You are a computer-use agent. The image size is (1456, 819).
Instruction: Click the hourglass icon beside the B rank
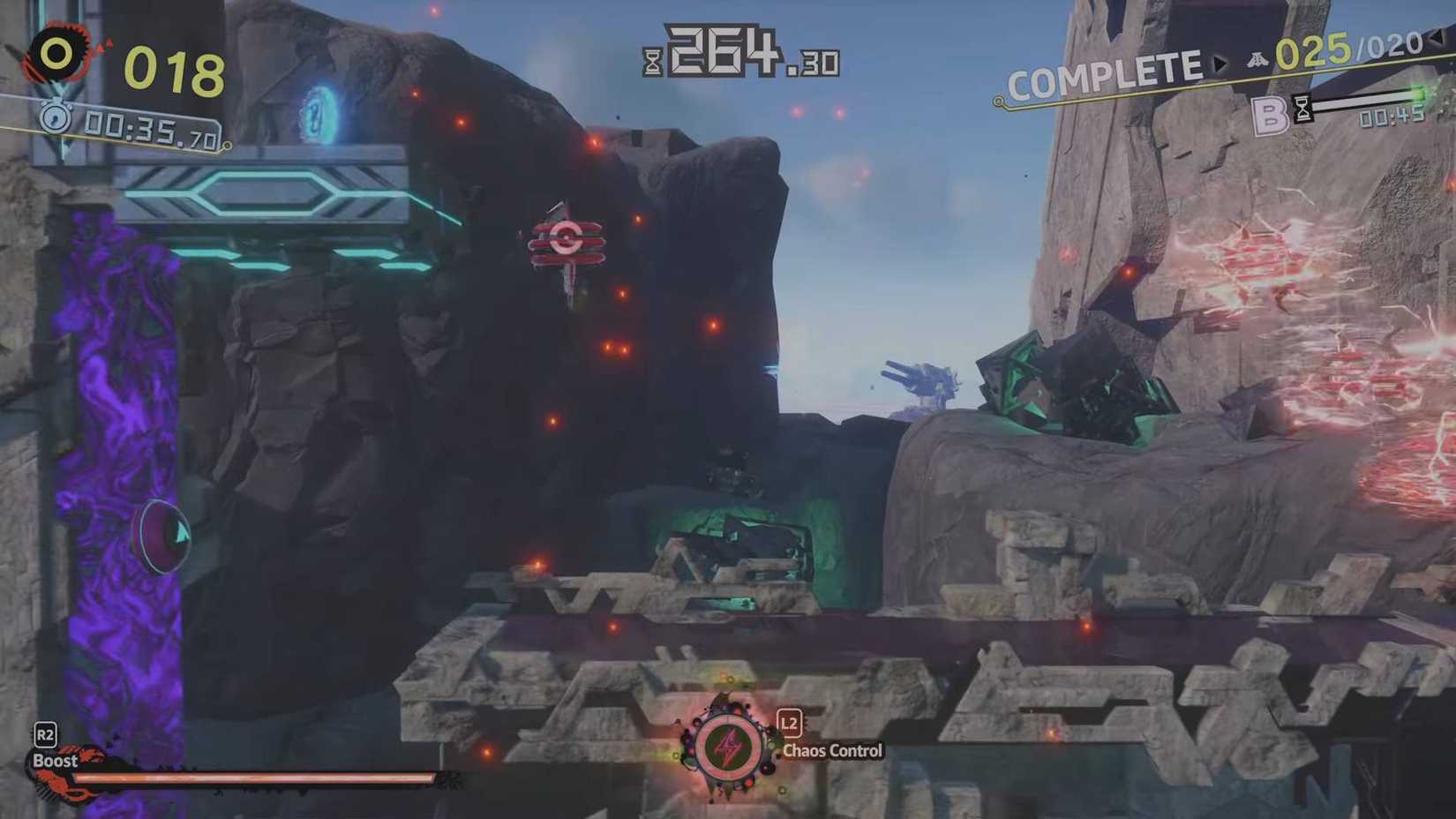click(x=1302, y=108)
